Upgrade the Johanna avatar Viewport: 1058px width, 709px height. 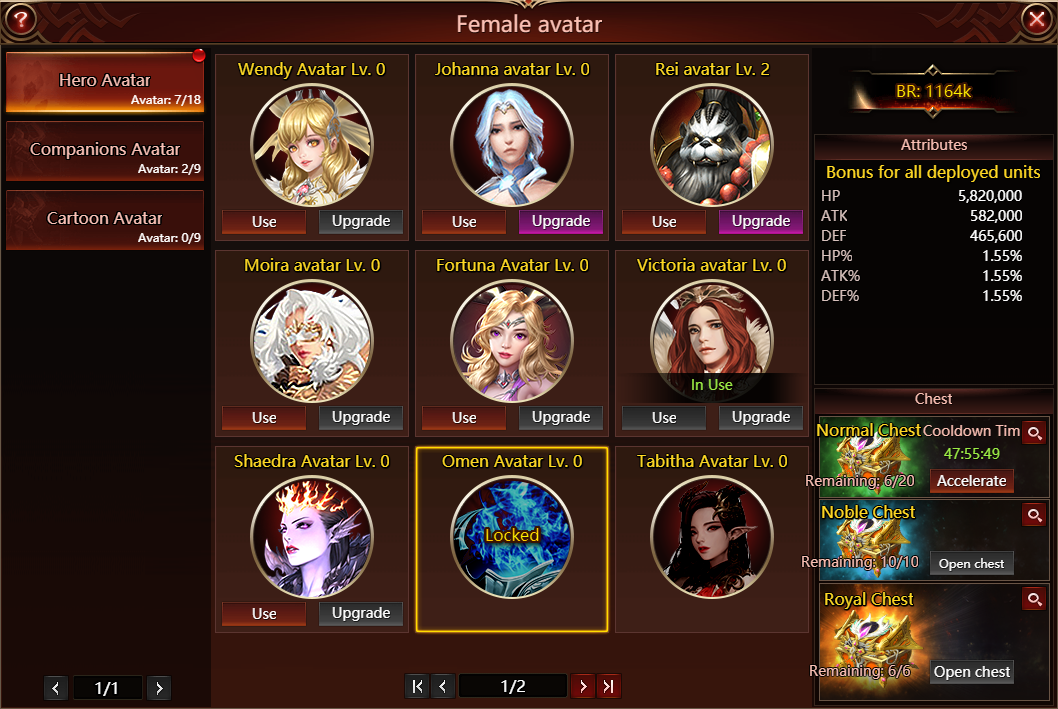pos(561,221)
